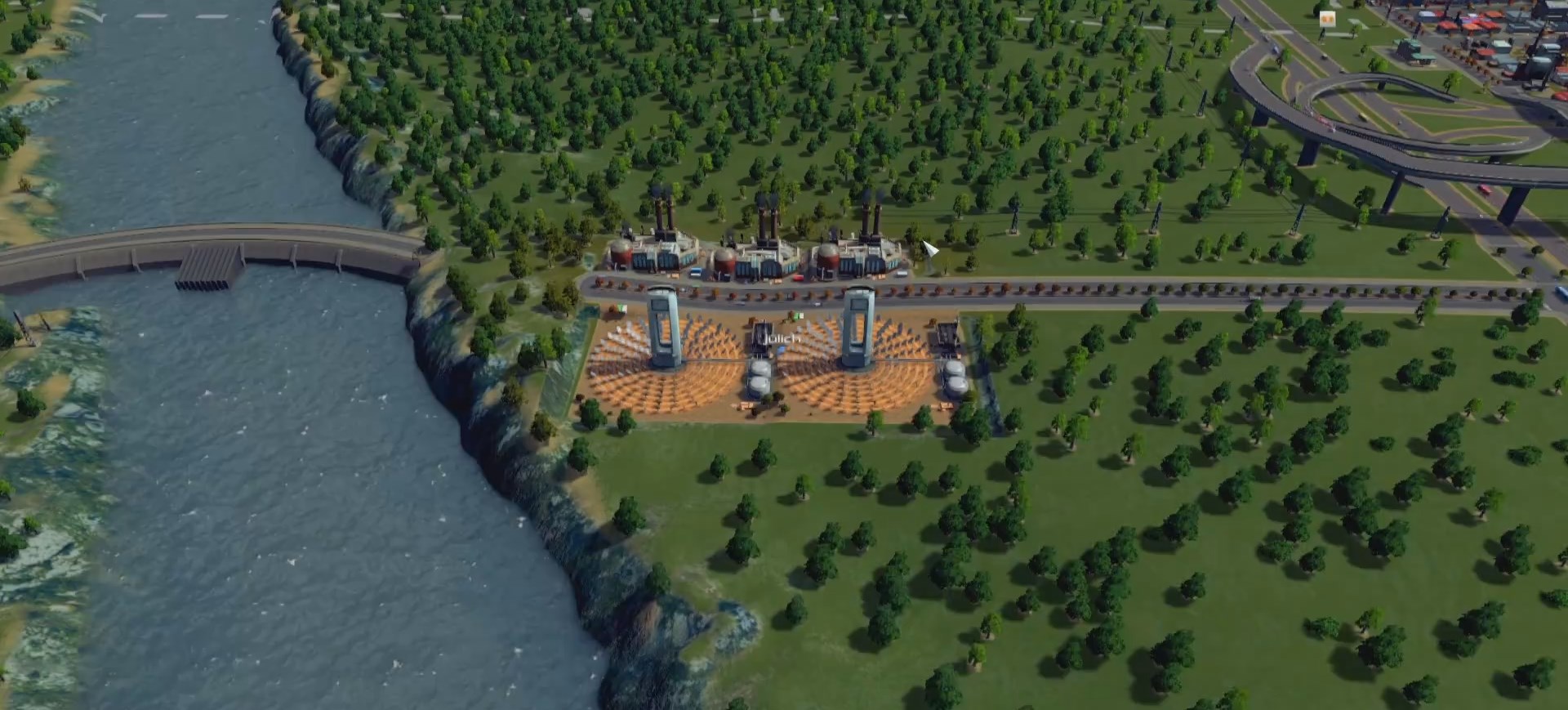1568x710 pixels.
Task: Select the Jülich district name label
Action: [x=782, y=337]
